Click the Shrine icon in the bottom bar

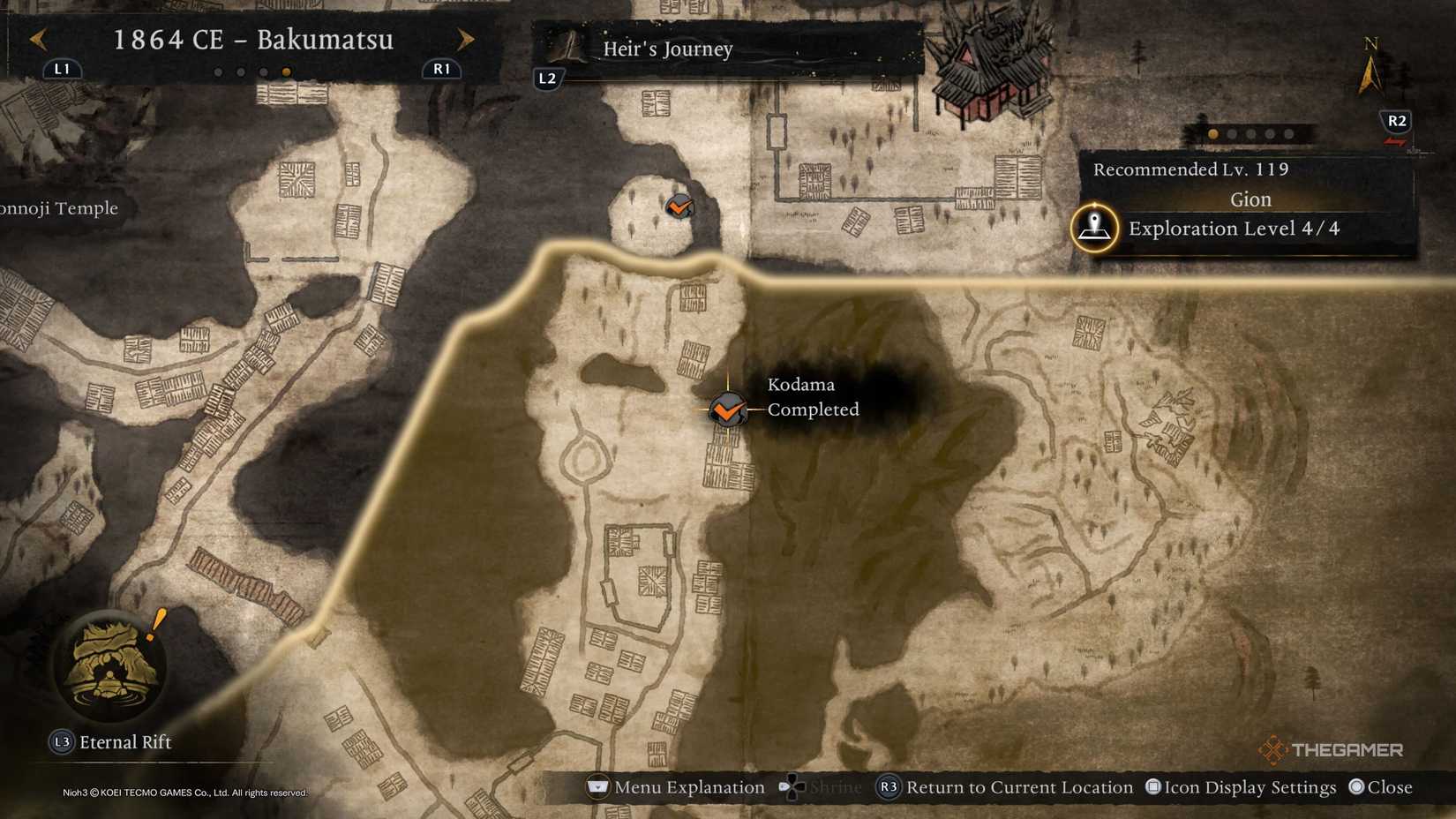792,786
